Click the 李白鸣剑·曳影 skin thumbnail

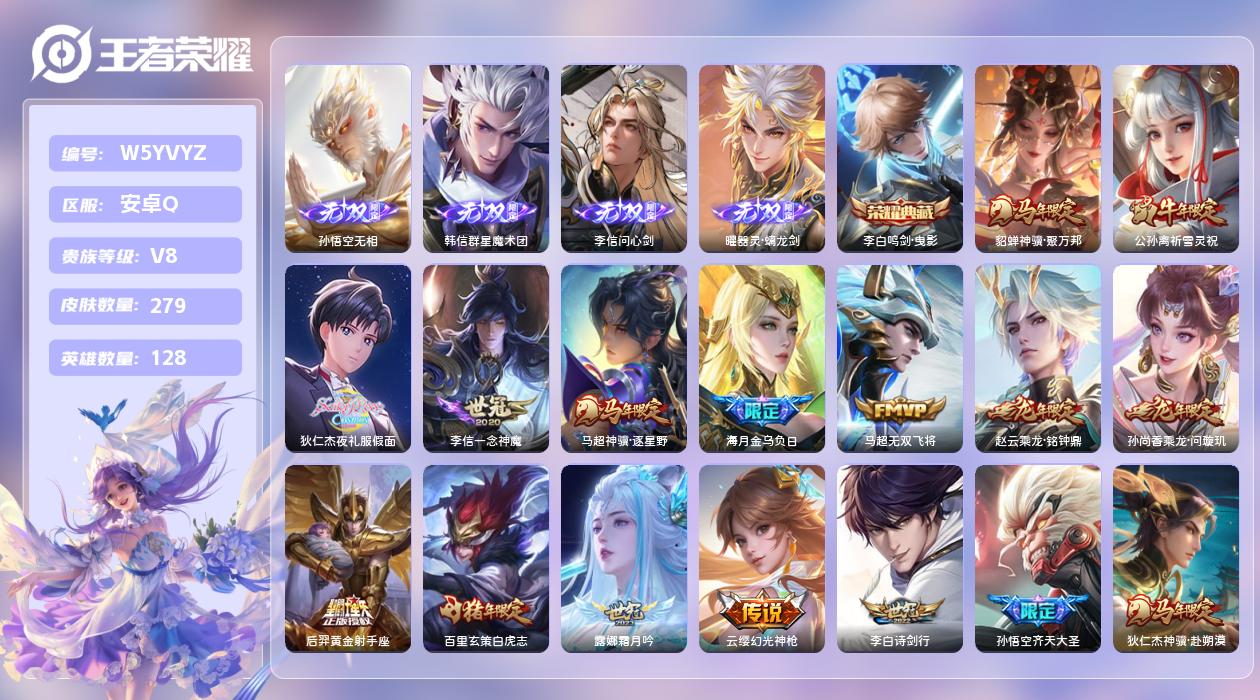click(900, 158)
